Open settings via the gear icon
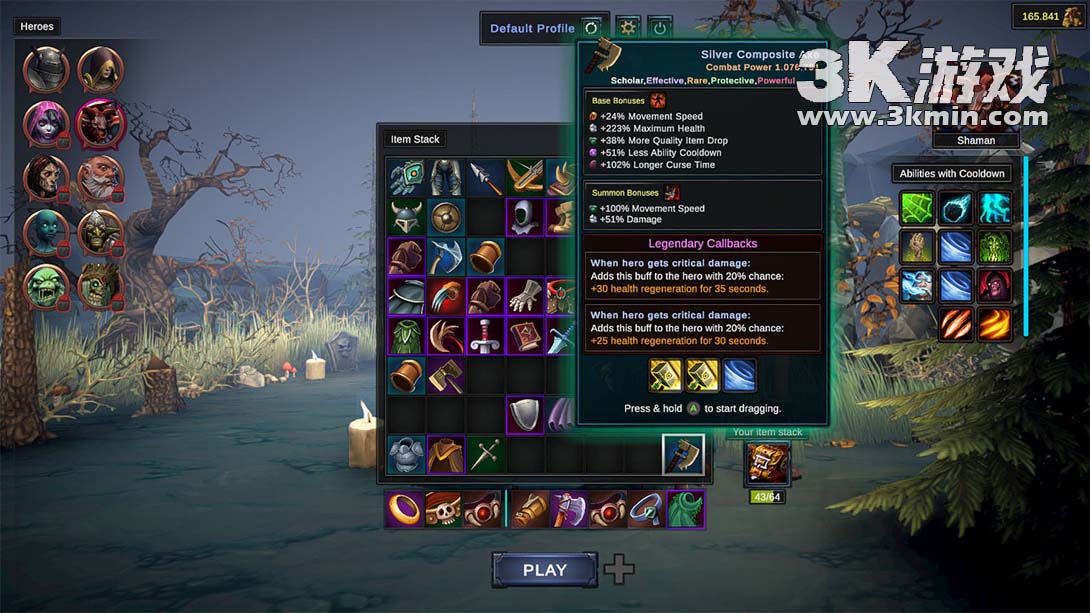 click(x=628, y=27)
